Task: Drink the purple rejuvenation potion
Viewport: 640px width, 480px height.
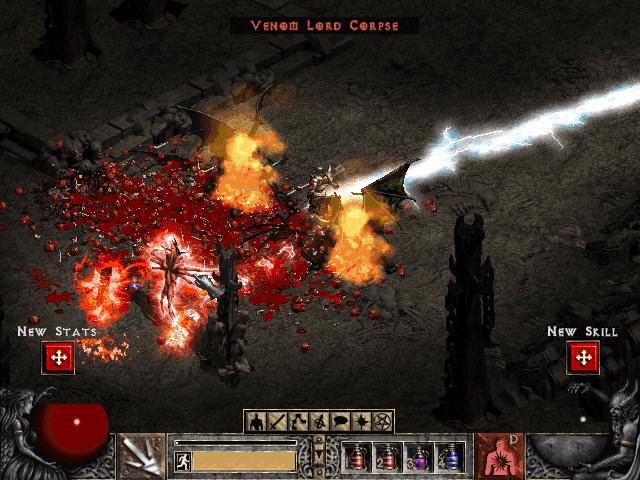Action: (421, 457)
